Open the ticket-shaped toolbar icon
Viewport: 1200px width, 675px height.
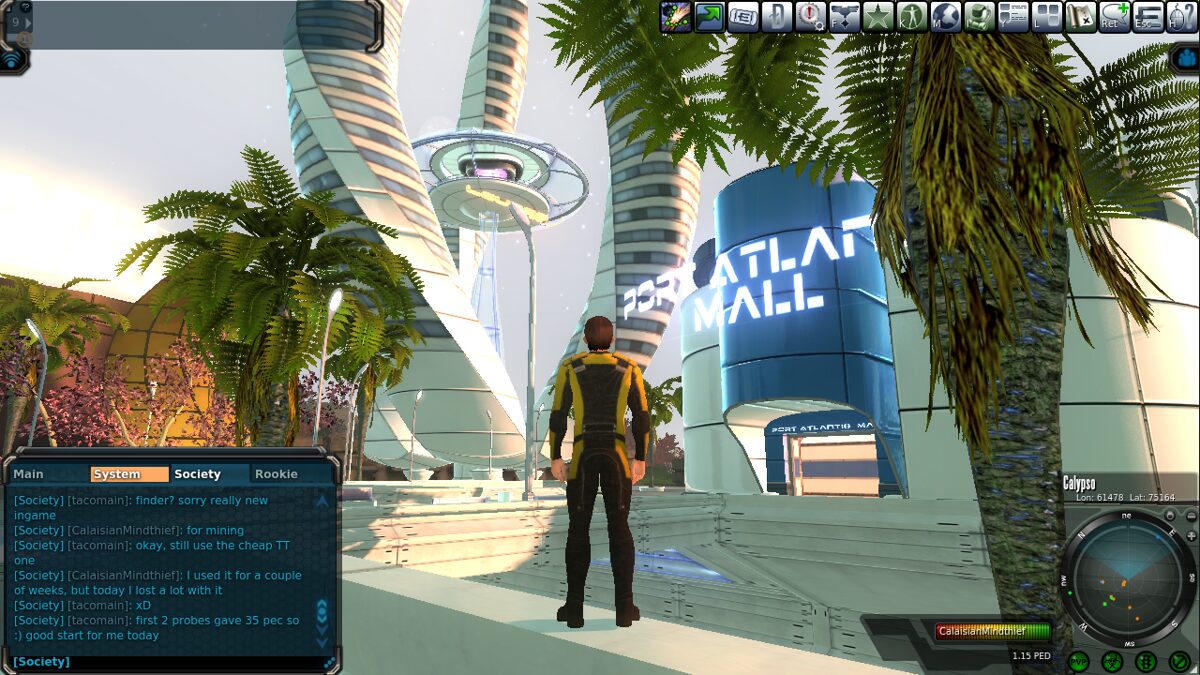[x=743, y=17]
